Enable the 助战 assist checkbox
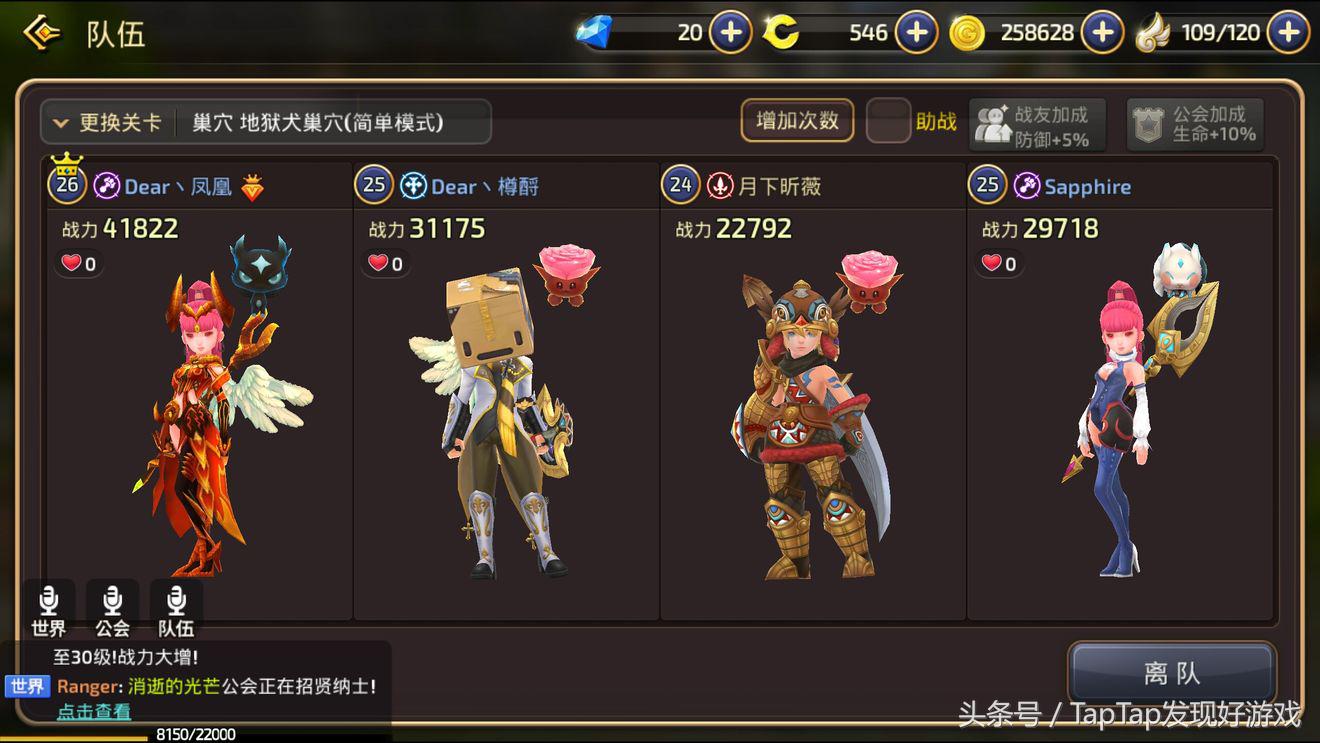1320x743 pixels. click(889, 121)
